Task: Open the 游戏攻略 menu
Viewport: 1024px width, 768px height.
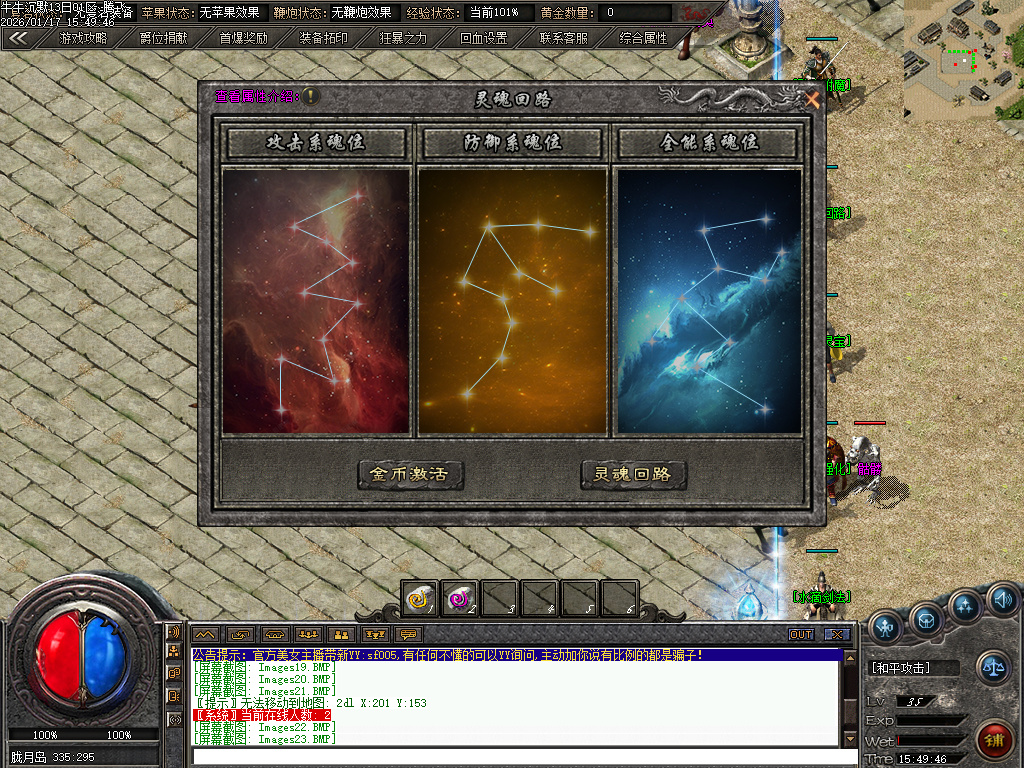Action: 83,38
